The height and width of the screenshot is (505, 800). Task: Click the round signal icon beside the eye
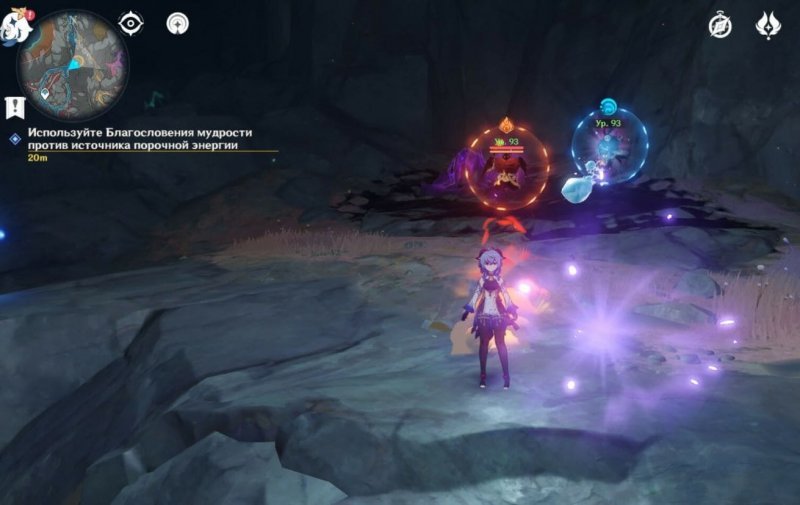178,23
